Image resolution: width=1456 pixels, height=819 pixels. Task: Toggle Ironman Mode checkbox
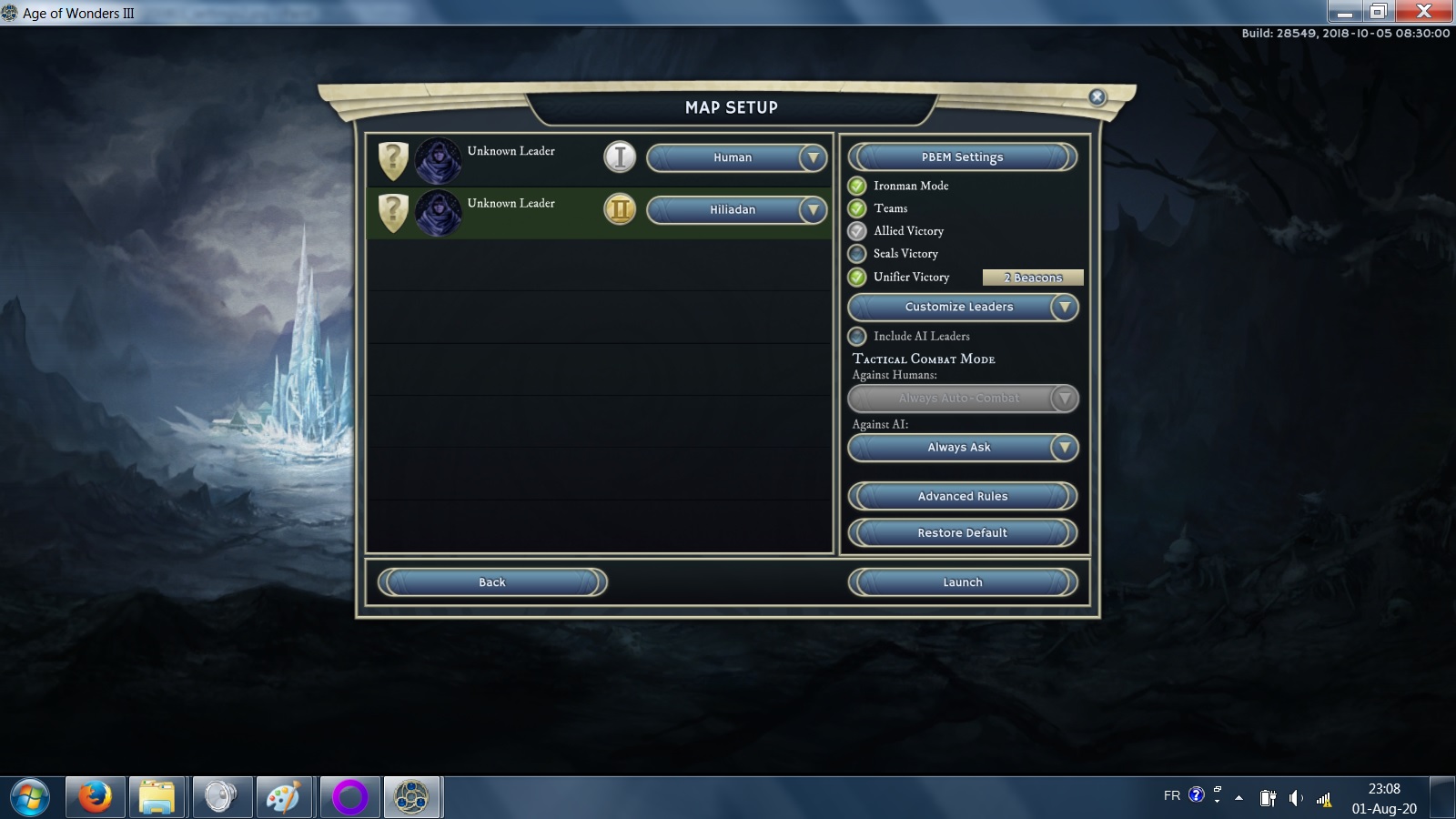(857, 186)
